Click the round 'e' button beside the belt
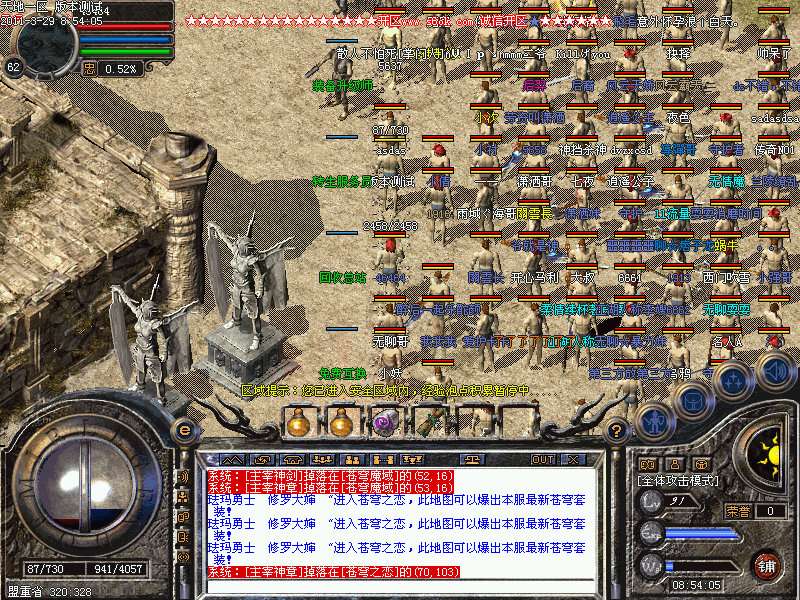 click(184, 430)
